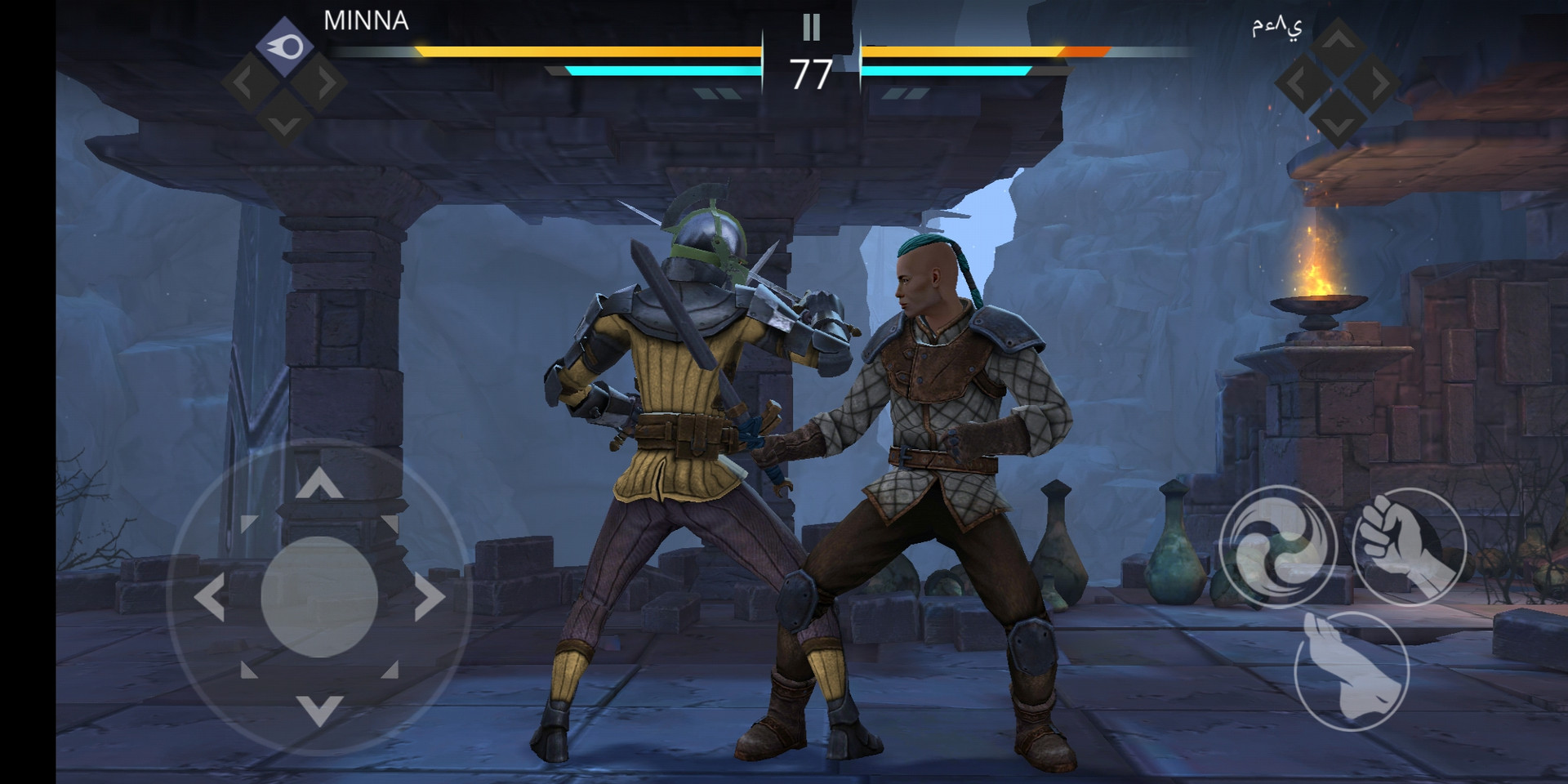
Task: Click the joystick's down arrow to crouch
Action: point(319,710)
